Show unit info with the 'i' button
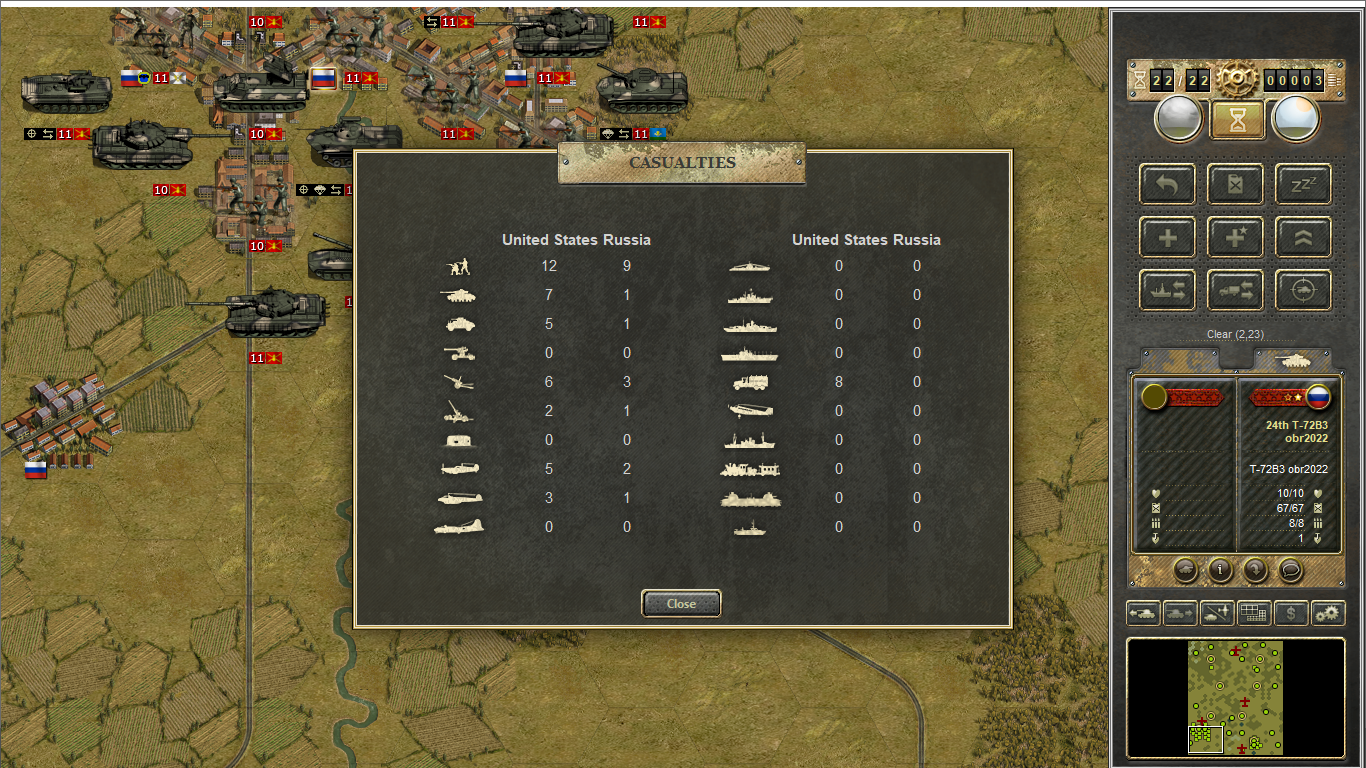Screen dimensions: 1366x768 click(x=1219, y=570)
